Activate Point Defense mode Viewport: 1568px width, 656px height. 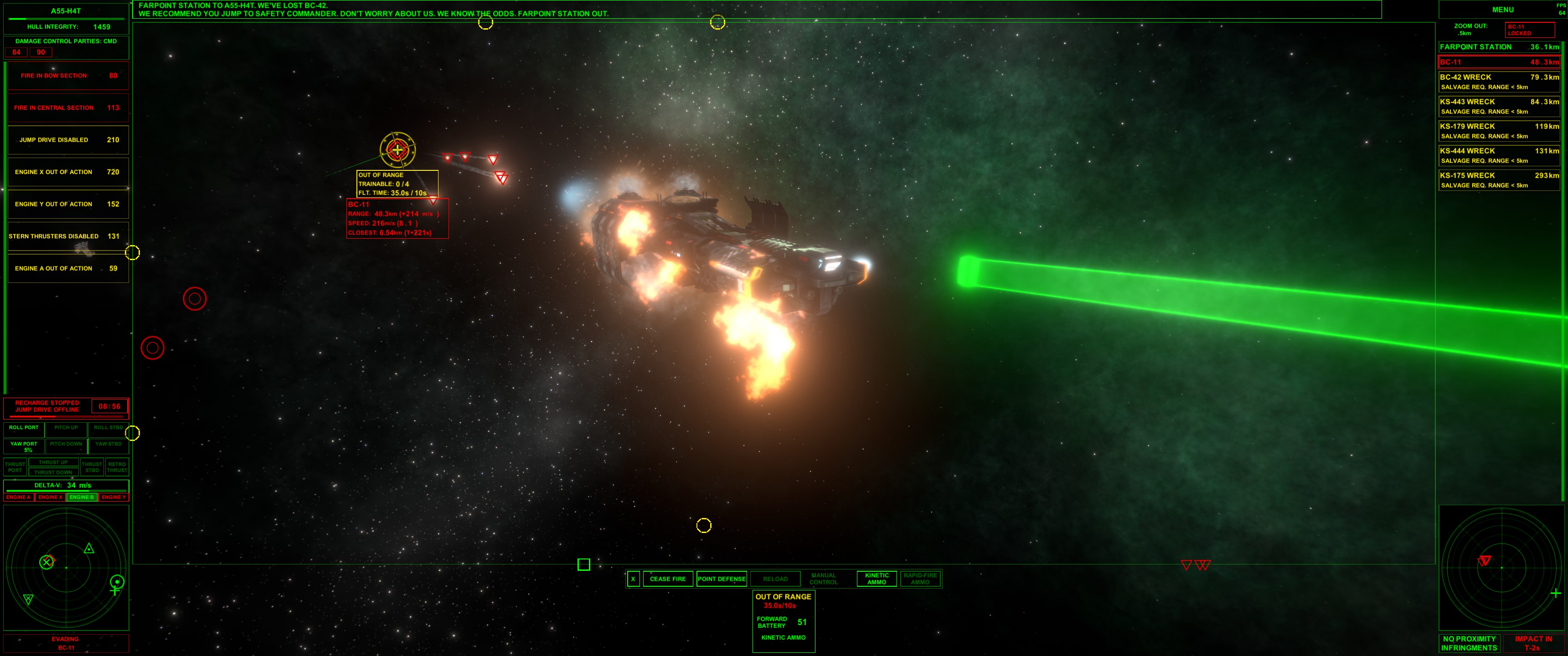click(x=721, y=579)
